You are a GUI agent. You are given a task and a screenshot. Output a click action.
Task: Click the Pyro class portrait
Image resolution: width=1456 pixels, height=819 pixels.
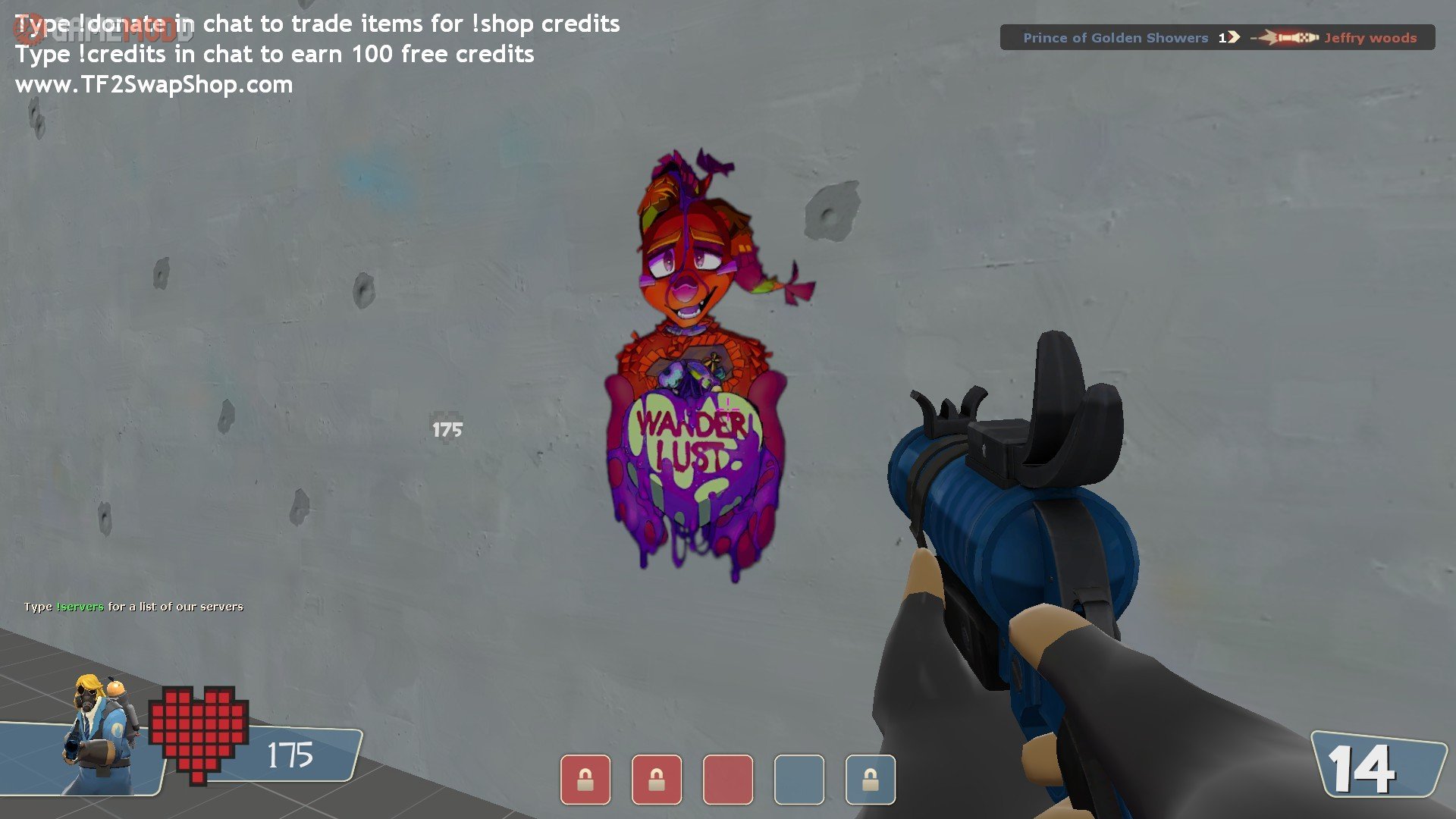click(99, 732)
